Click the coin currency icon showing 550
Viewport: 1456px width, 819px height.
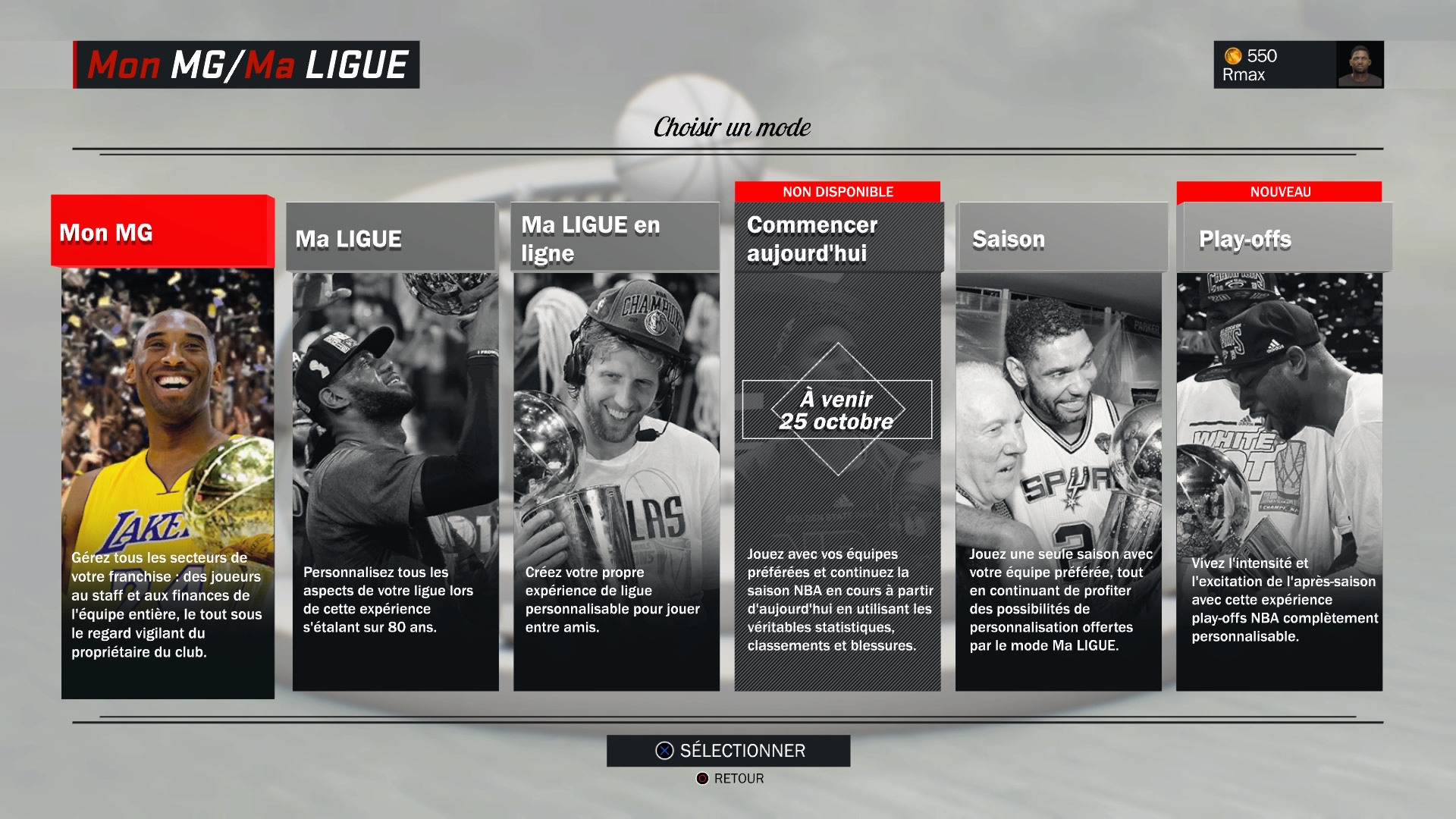tap(1233, 55)
